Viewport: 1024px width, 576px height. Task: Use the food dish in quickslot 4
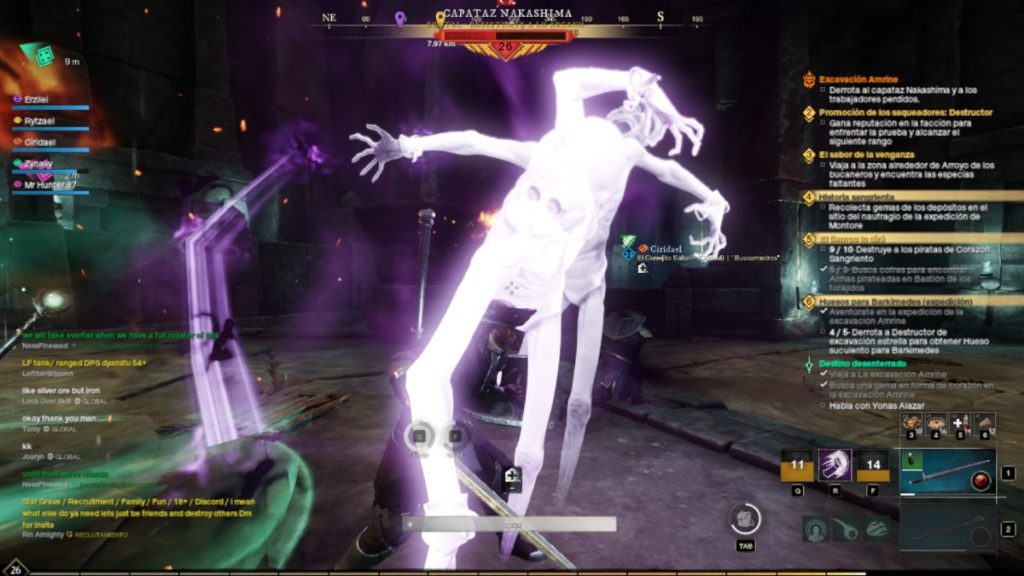(x=936, y=421)
